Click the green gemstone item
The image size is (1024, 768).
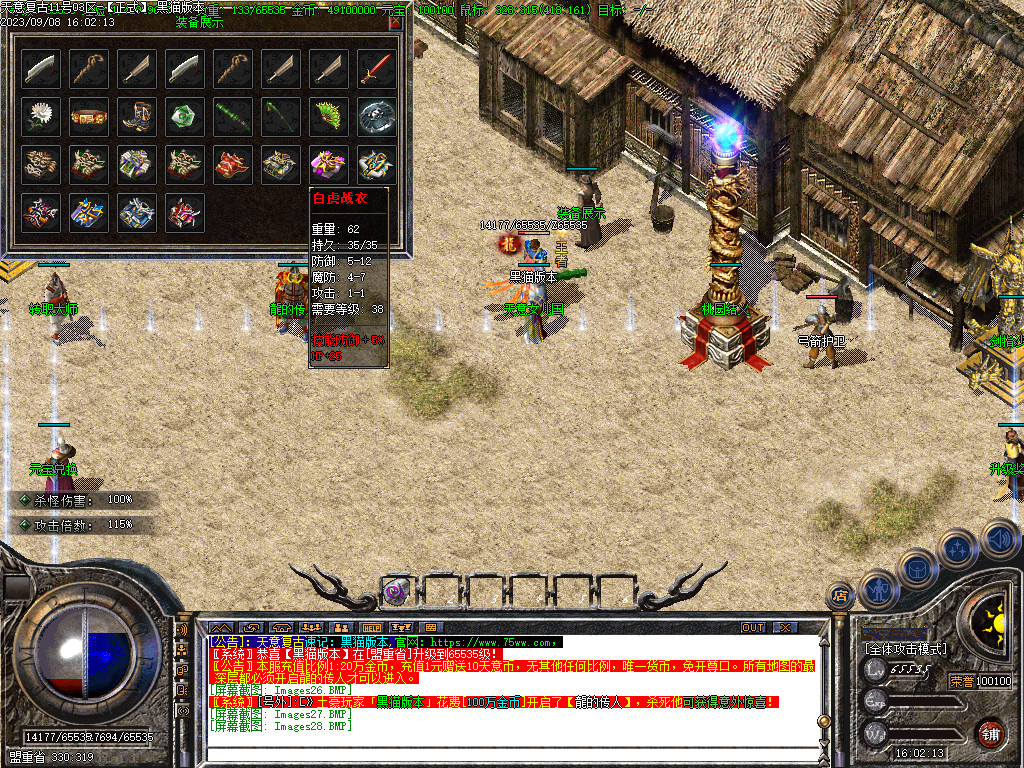coord(185,116)
